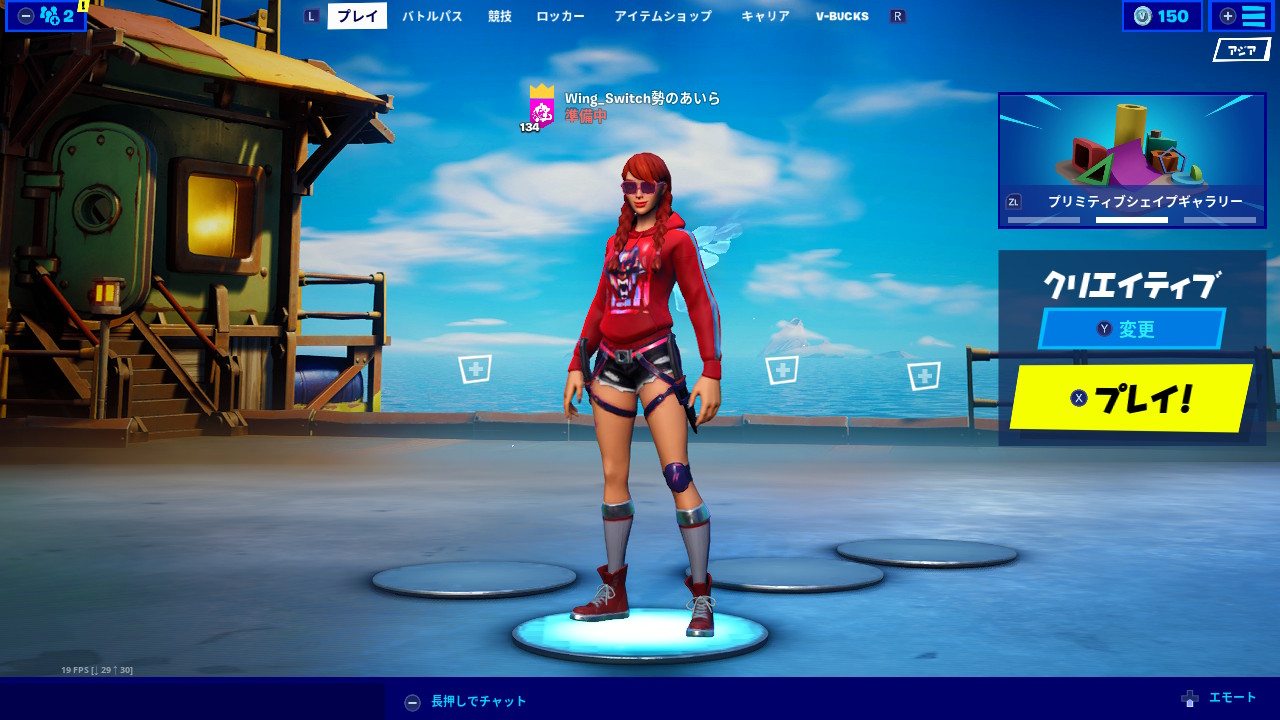This screenshot has height=720, width=1280.
Task: Open the hamburger main menu
Action: pos(1241,16)
